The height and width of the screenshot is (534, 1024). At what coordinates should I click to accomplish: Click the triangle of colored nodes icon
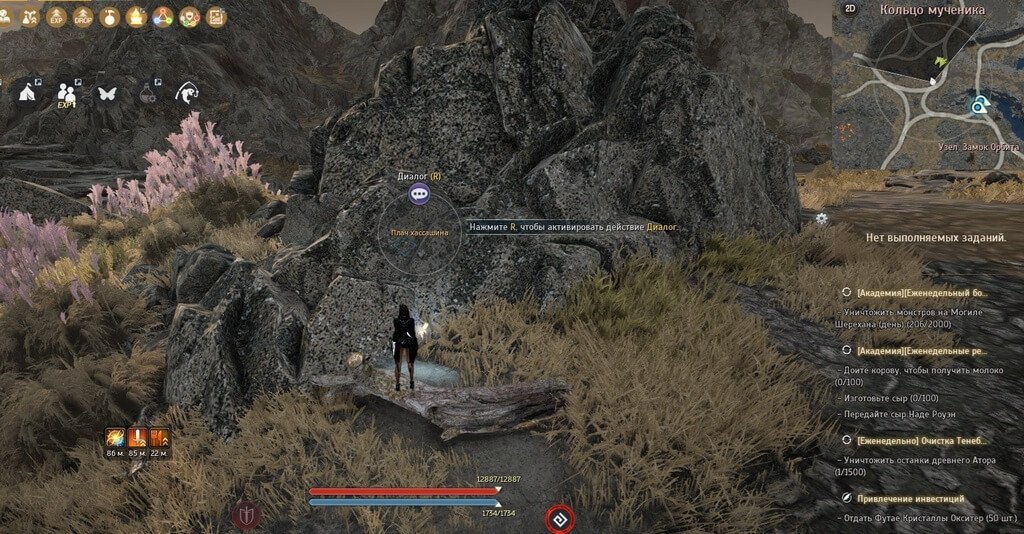click(x=161, y=16)
